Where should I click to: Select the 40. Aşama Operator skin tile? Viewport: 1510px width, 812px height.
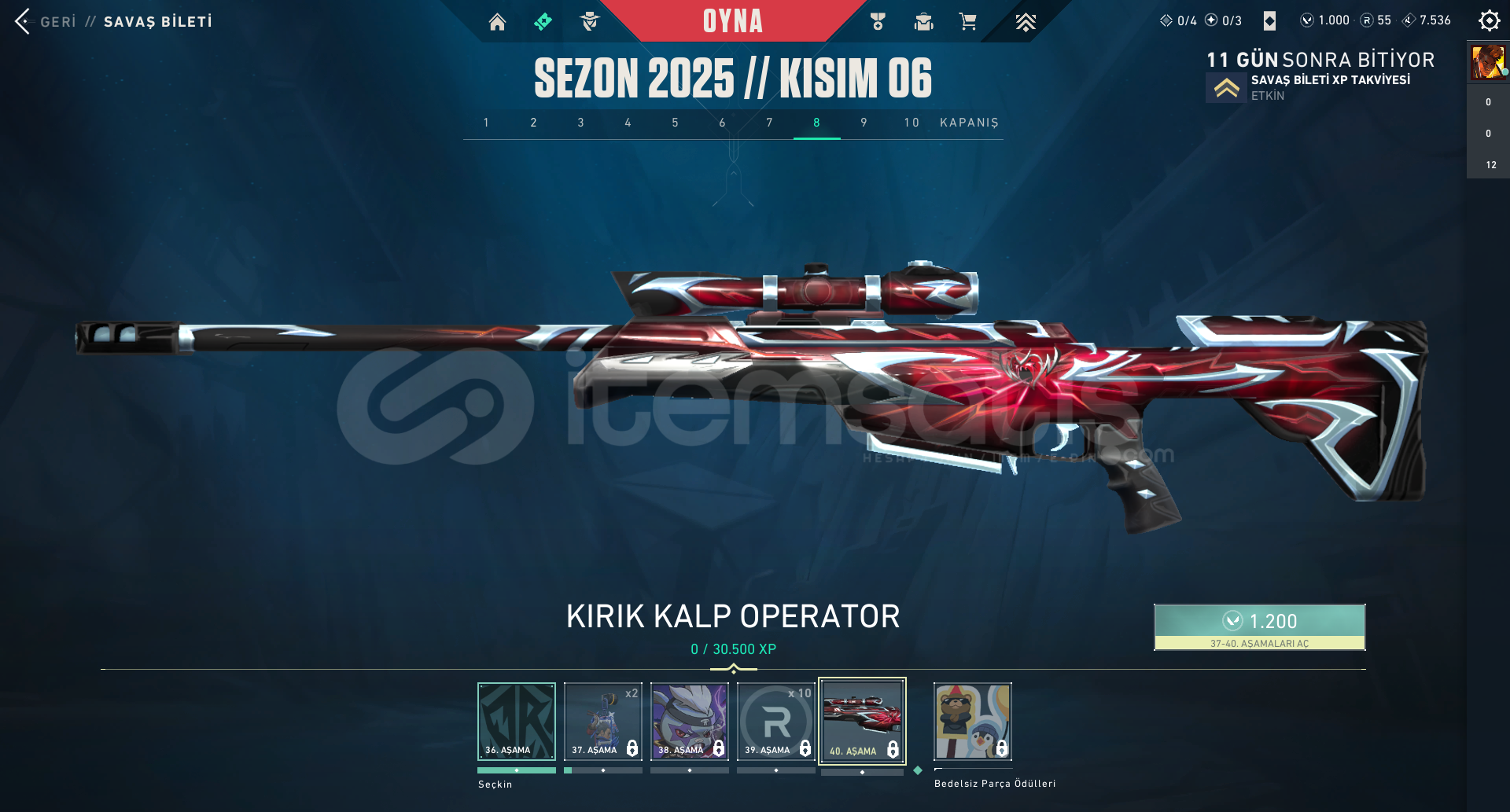[863, 721]
